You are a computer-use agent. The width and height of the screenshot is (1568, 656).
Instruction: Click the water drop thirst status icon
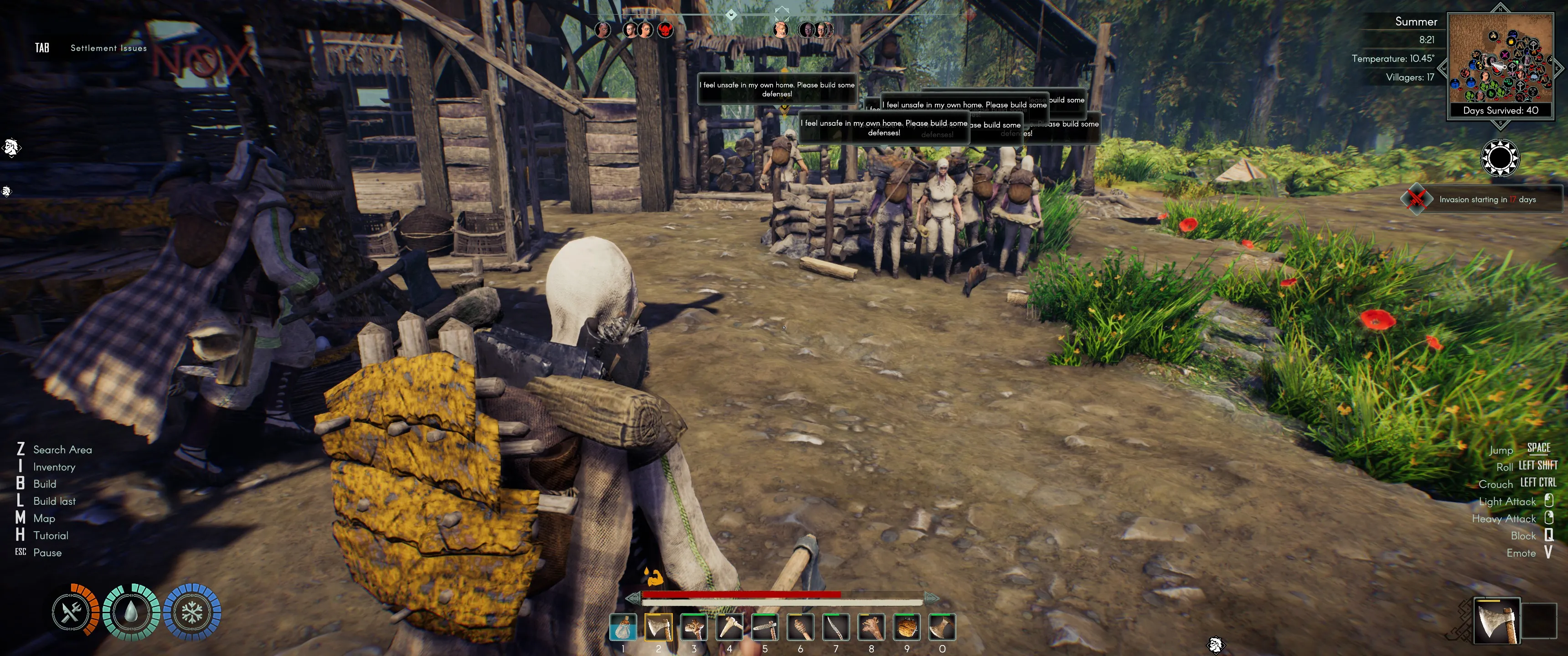pos(131,612)
